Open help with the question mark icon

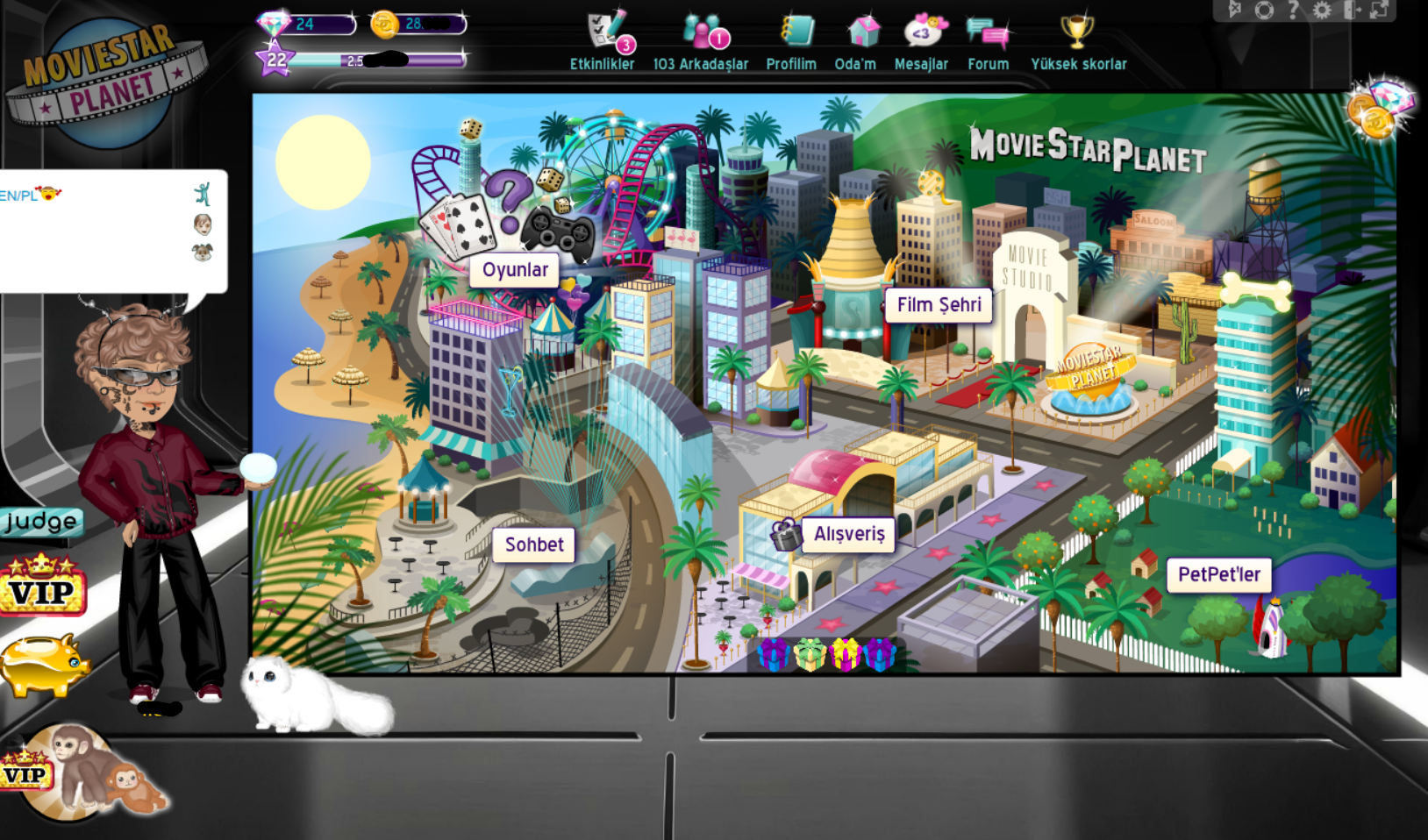(x=1293, y=11)
